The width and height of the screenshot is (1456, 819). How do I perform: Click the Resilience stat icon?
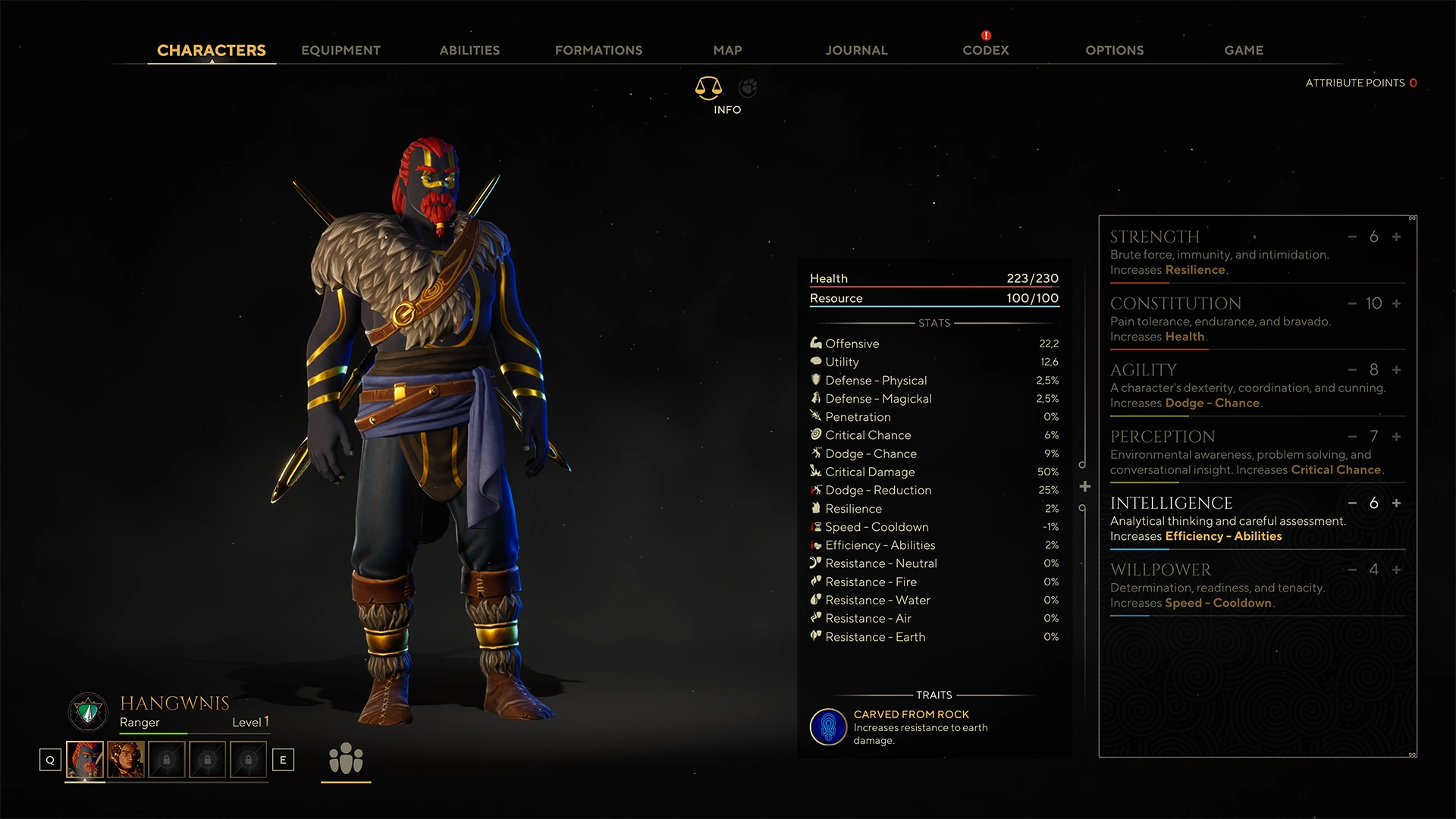[815, 508]
